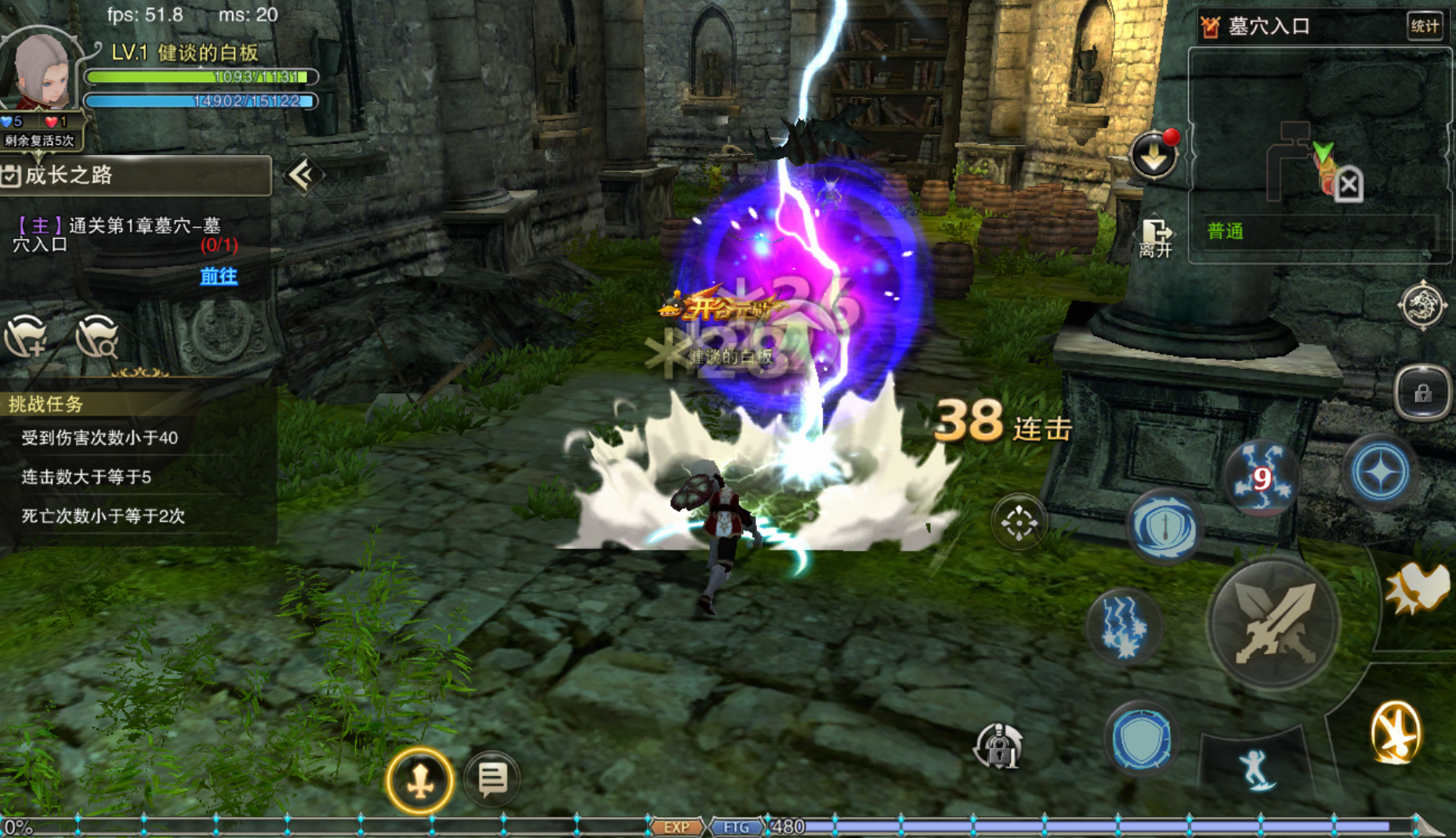This screenshot has width=1456, height=838.
Task: Open the chat message icon
Action: point(492,778)
